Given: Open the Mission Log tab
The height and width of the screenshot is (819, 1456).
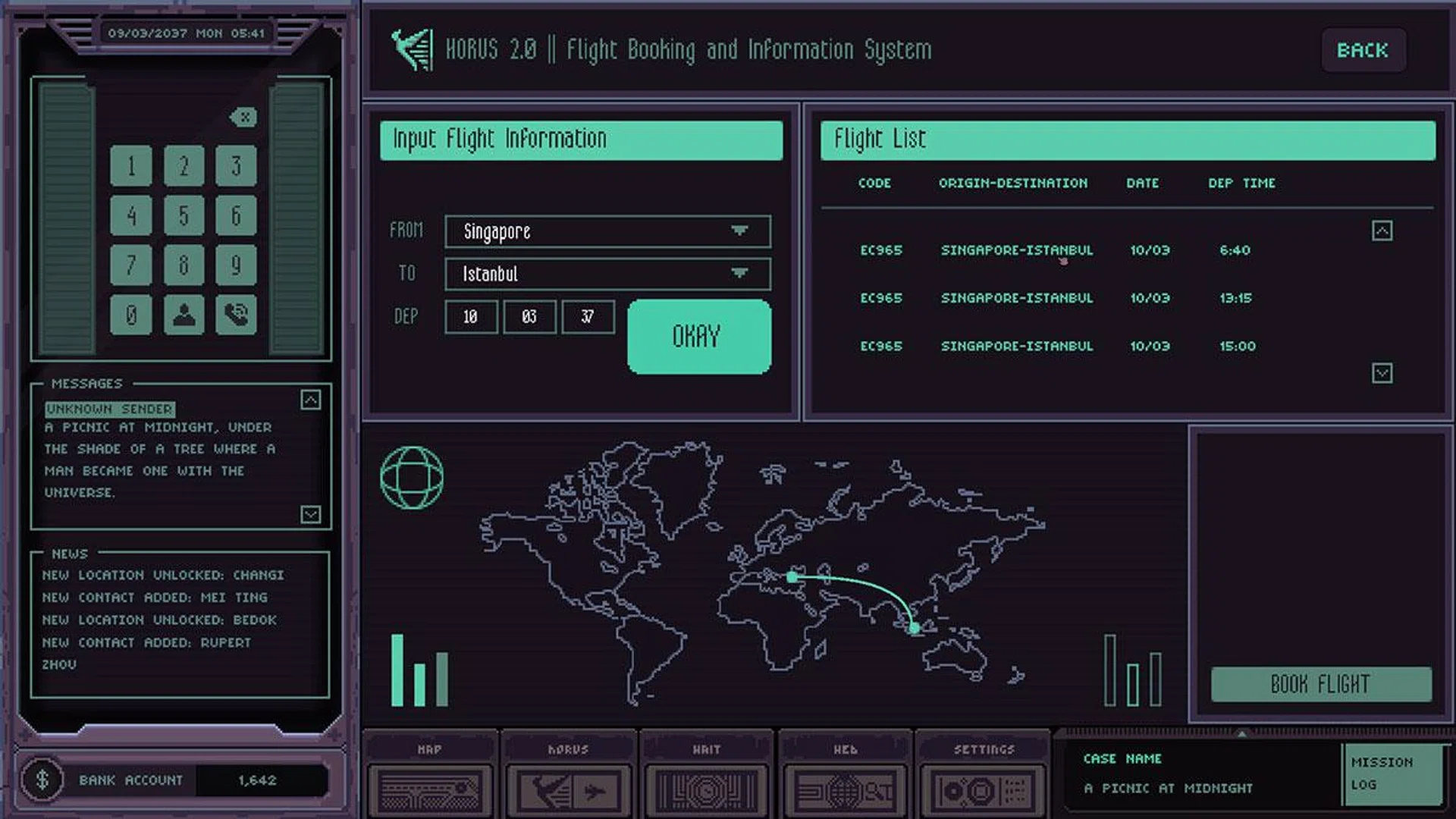Looking at the screenshot, I should coord(1394,775).
